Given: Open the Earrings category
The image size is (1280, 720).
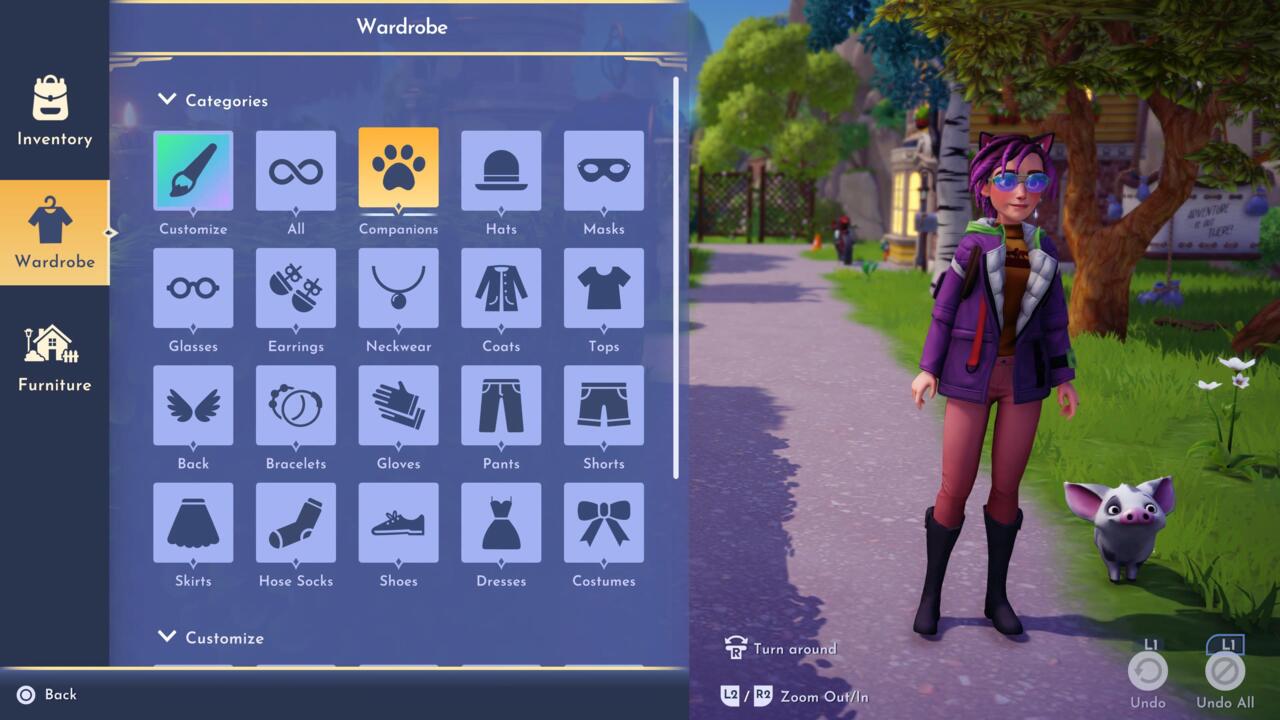Looking at the screenshot, I should click(296, 288).
